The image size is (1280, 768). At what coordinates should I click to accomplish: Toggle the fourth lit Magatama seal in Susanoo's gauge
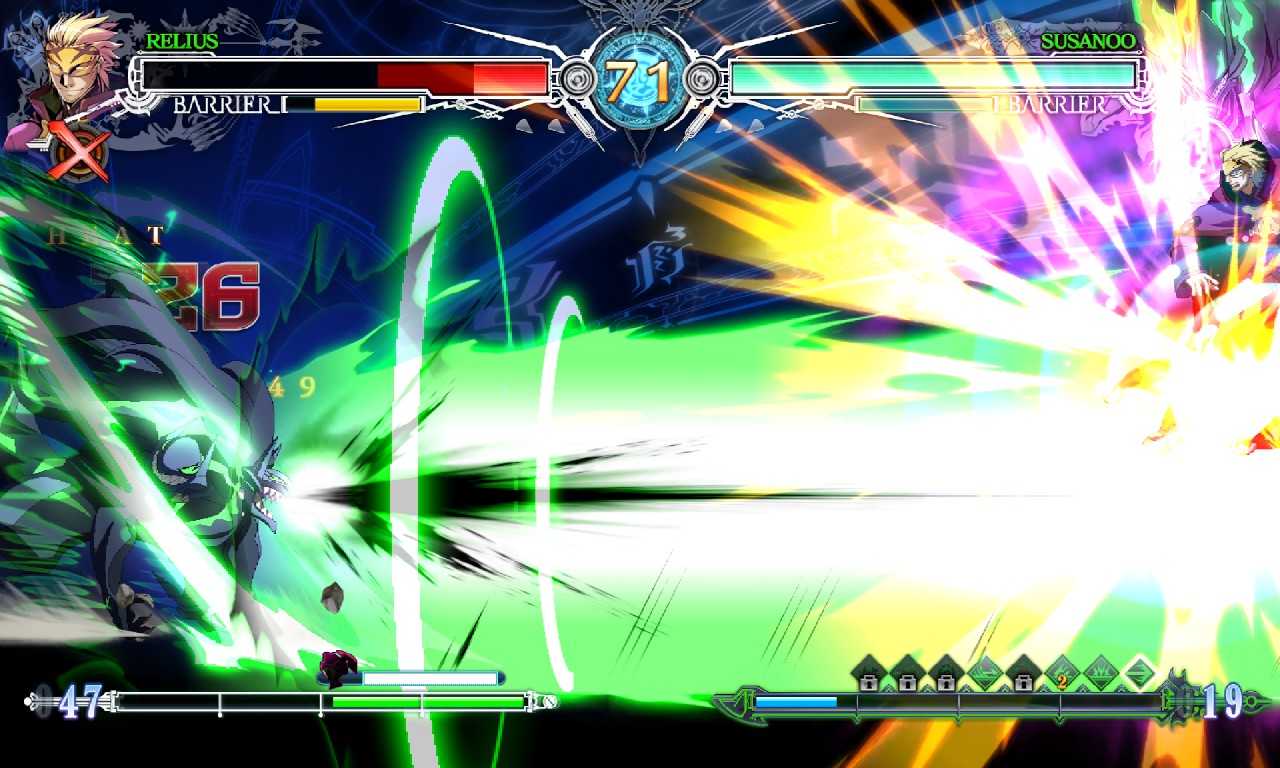tap(985, 672)
